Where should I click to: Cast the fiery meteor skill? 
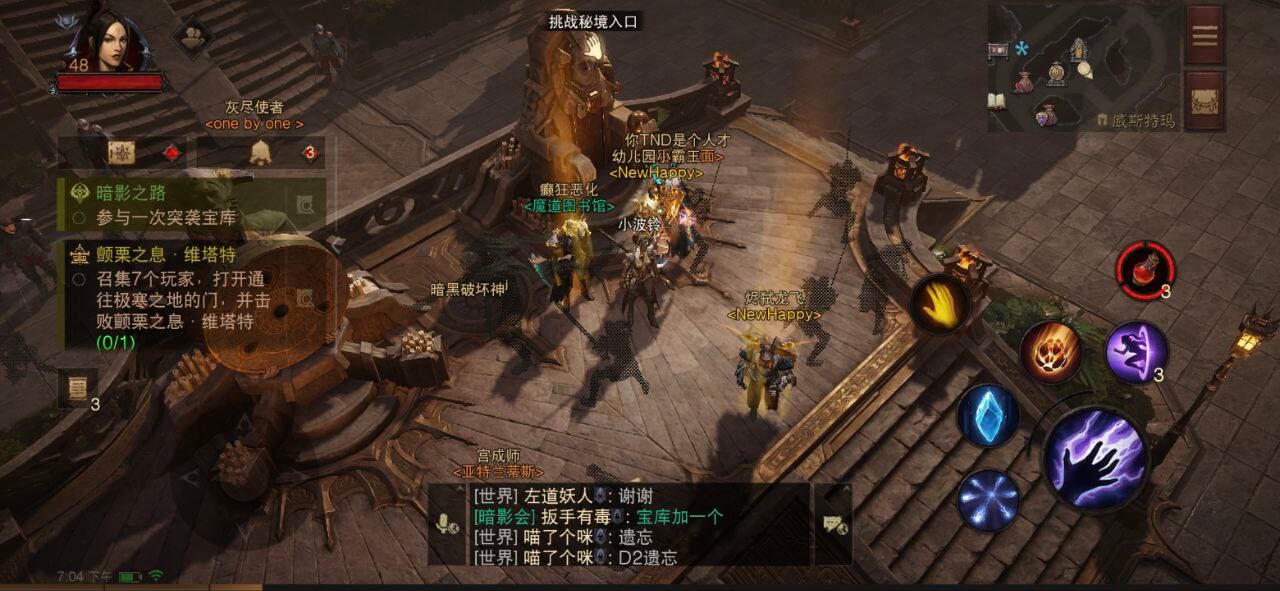[x=1051, y=352]
